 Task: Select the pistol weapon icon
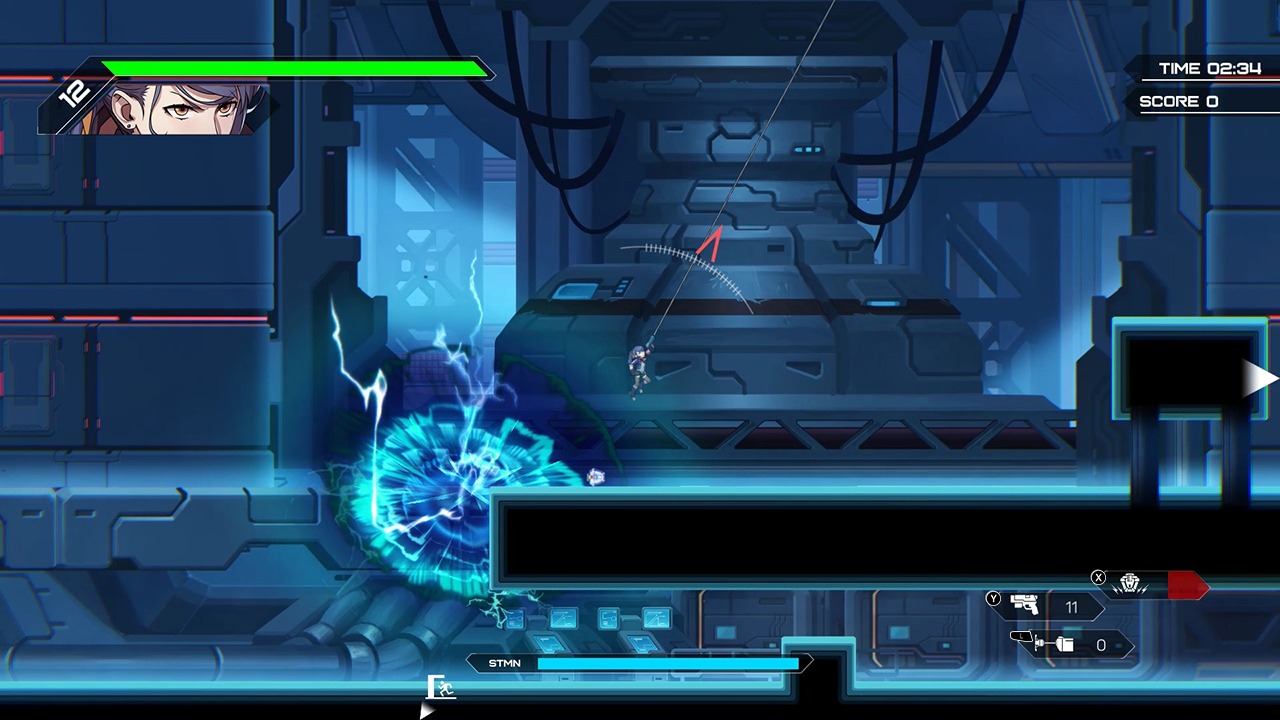[x=1025, y=605]
